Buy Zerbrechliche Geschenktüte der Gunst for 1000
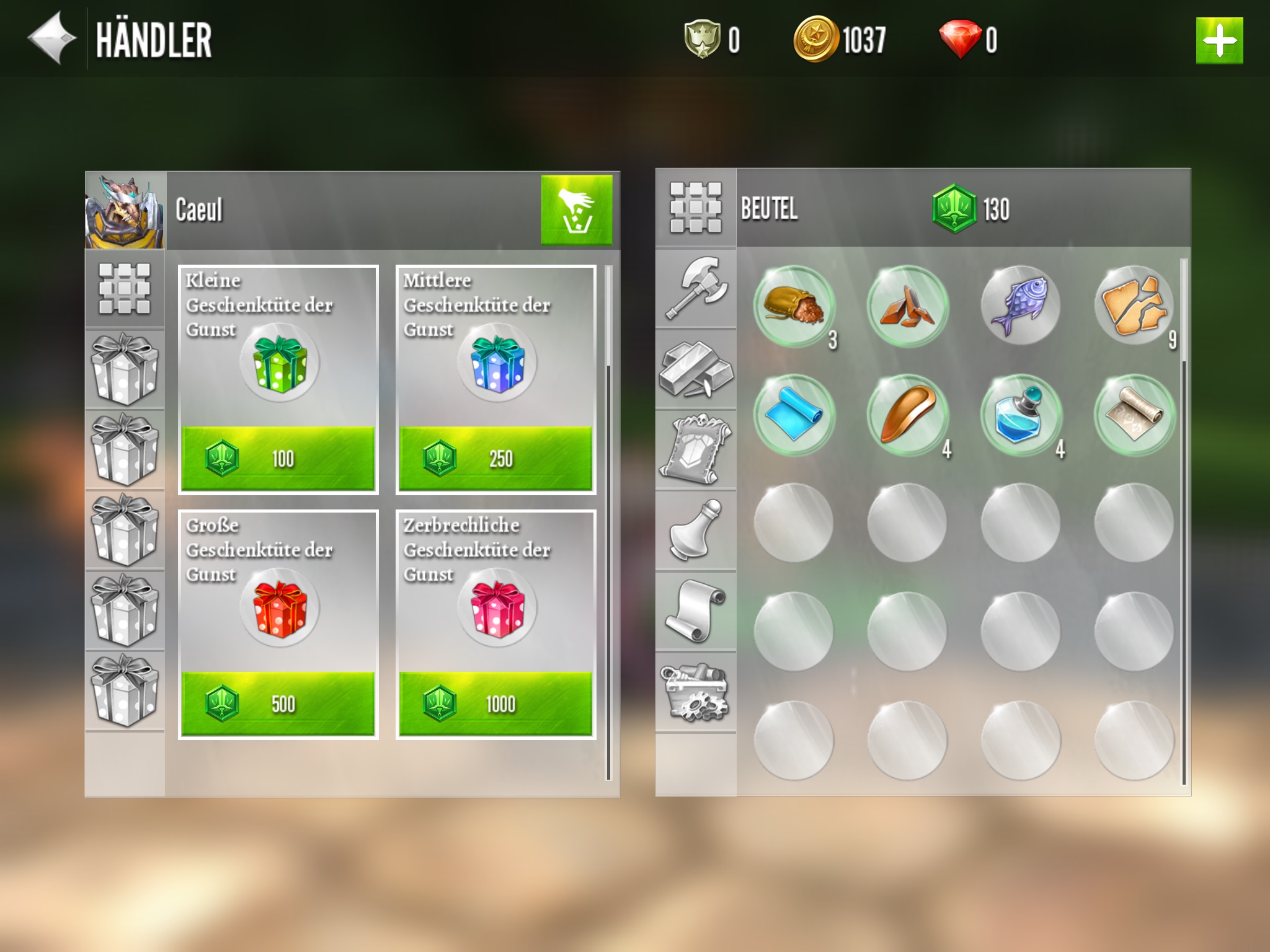Image resolution: width=1270 pixels, height=952 pixels. (x=495, y=703)
